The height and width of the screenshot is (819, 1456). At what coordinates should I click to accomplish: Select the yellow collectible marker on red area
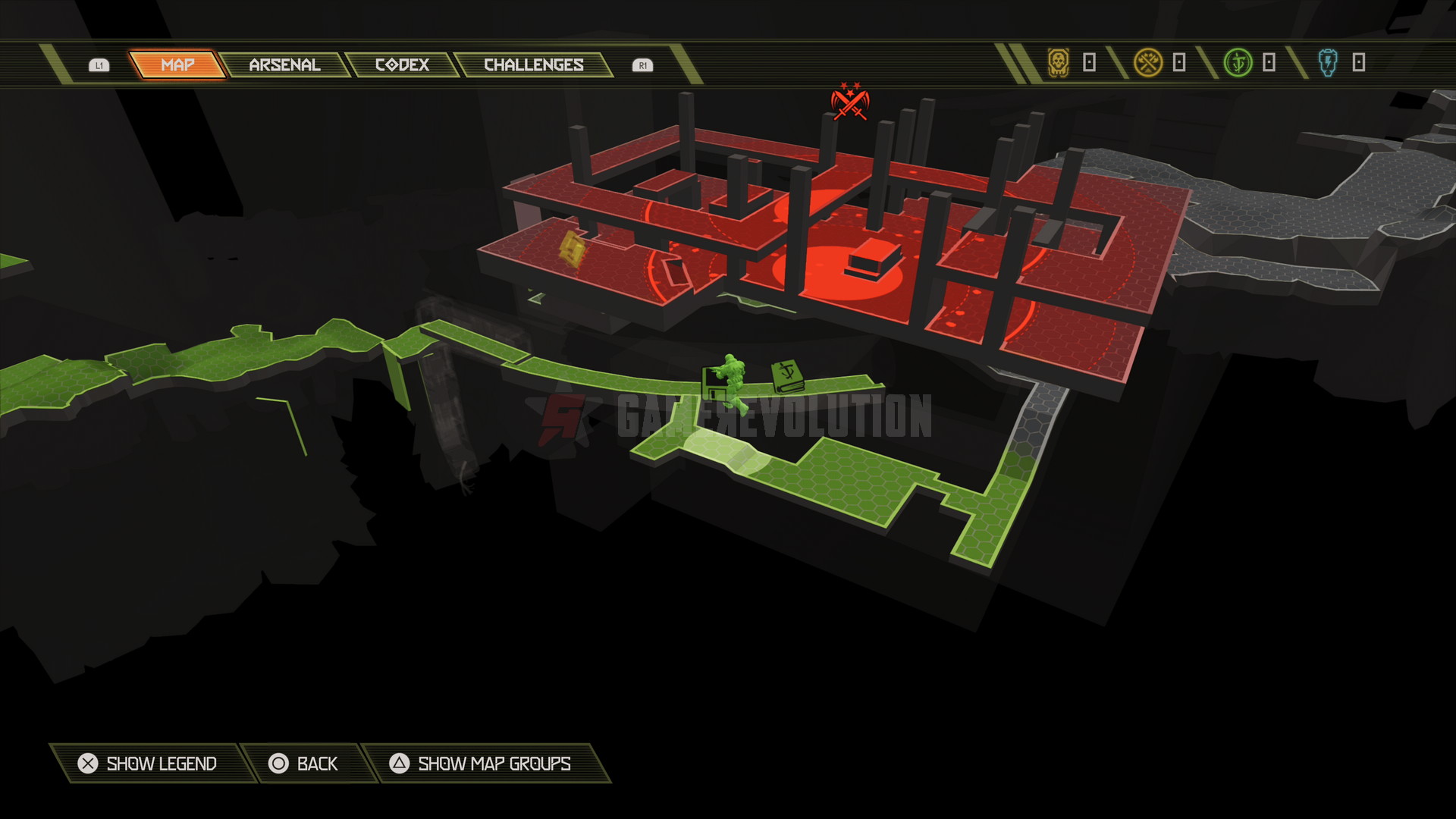(x=573, y=248)
